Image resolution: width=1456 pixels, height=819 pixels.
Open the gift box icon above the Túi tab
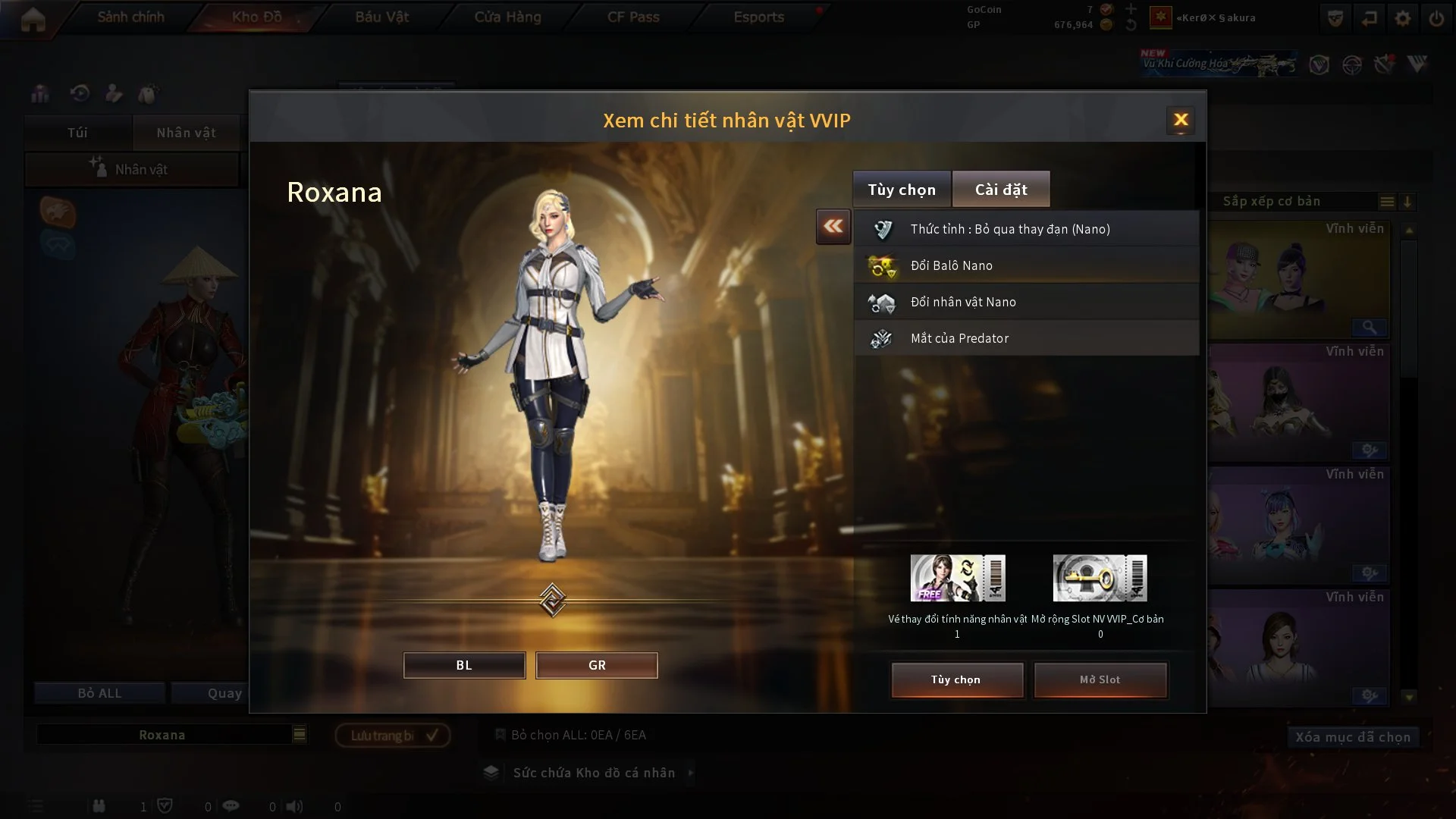[39, 93]
